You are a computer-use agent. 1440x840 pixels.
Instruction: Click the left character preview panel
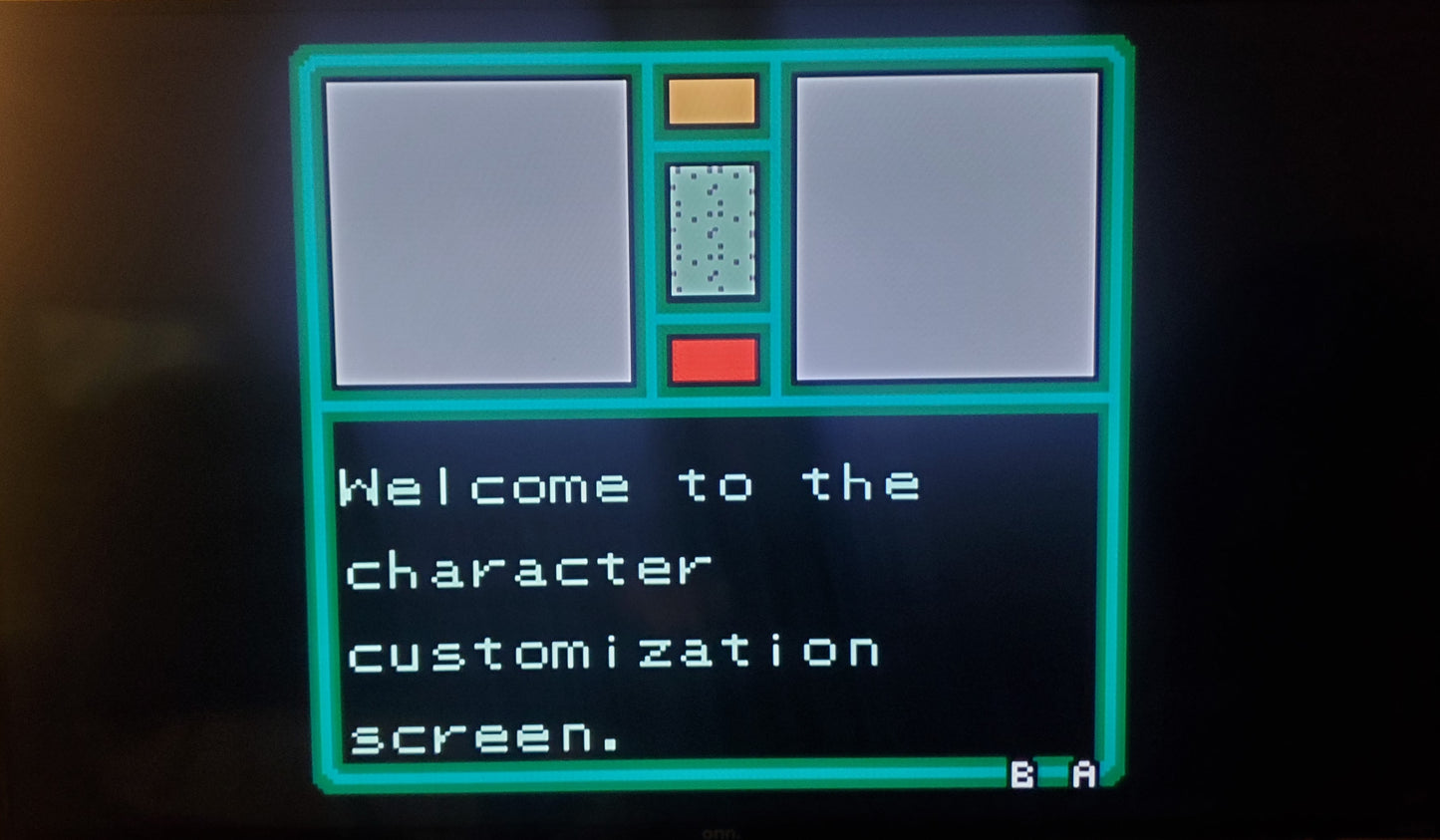pyautogui.click(x=478, y=229)
